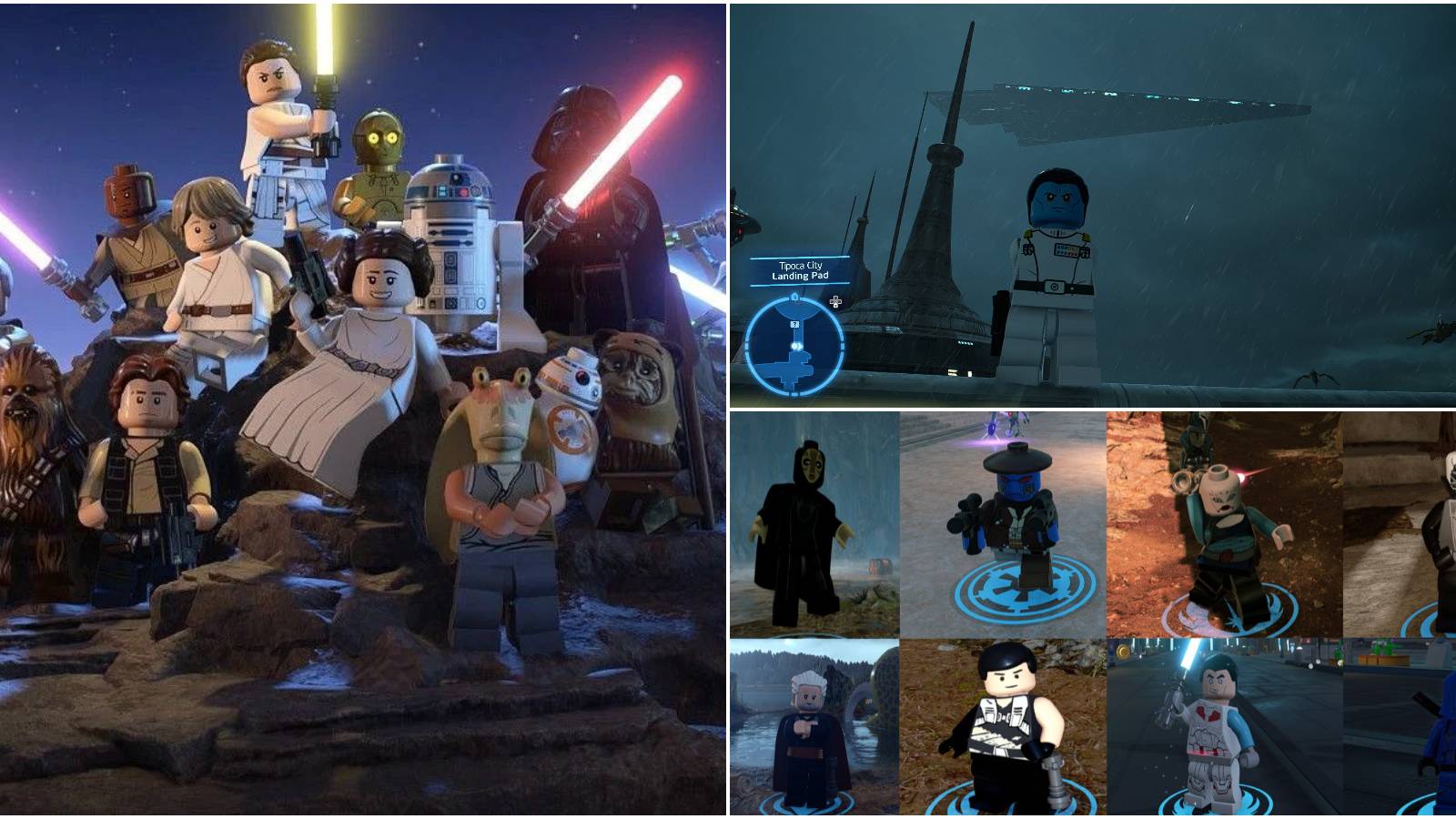Click the d-pad controller icon beside the minimap
Viewport: 1456px width, 819px height.
click(835, 303)
